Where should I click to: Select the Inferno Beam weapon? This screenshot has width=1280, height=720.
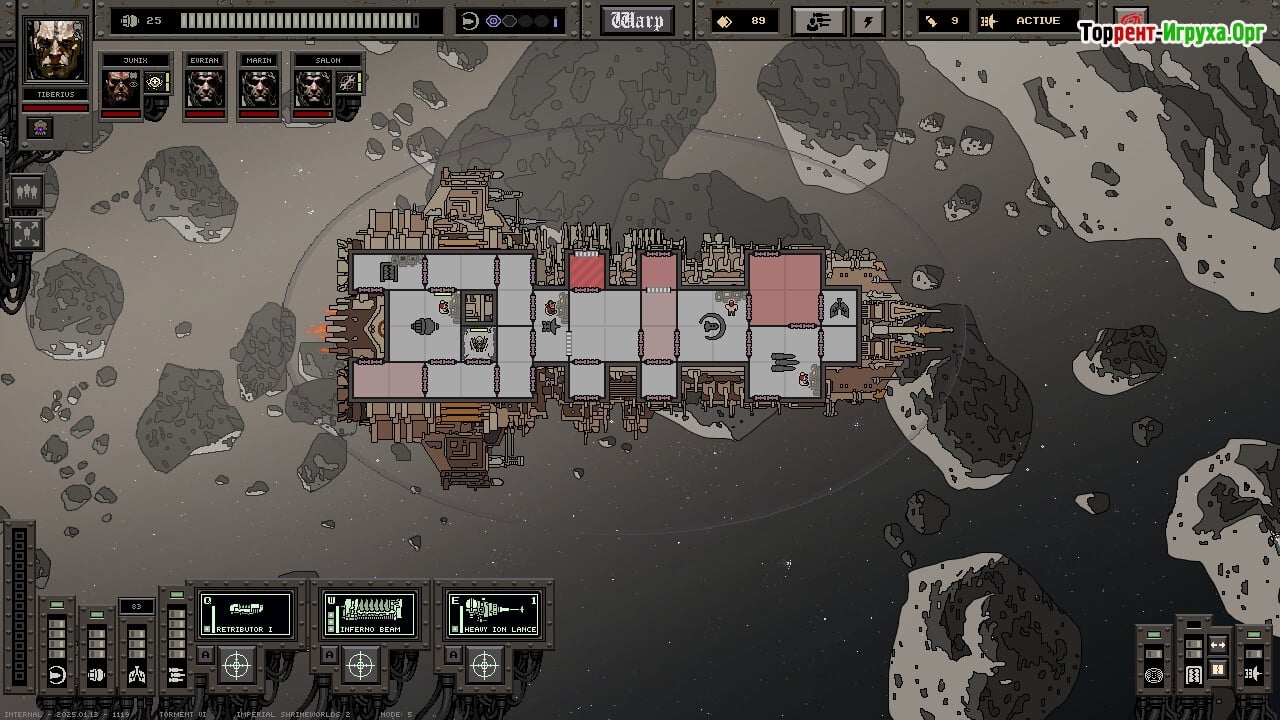369,614
